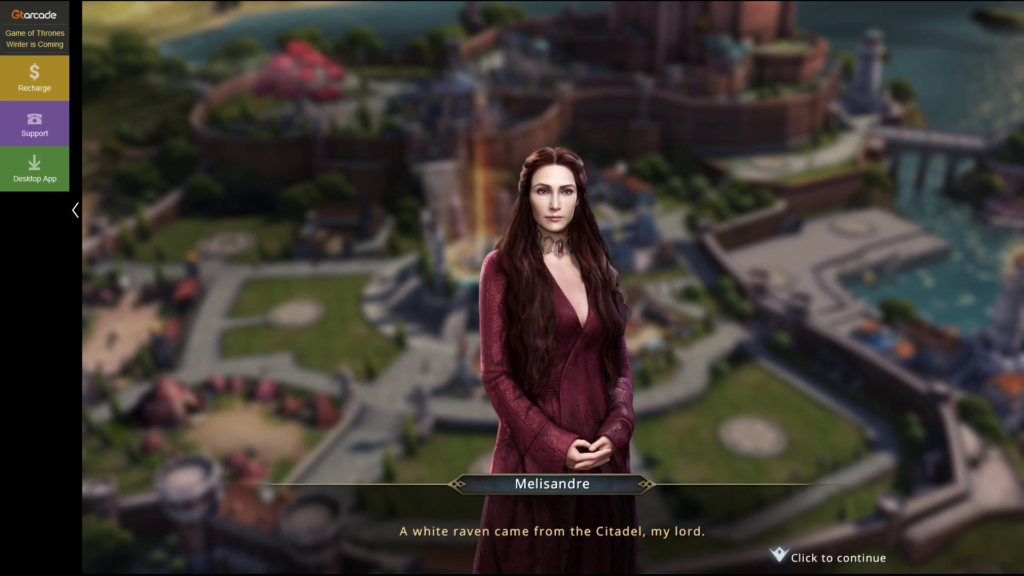Download the Desktop App
1024x576 pixels.
point(34,169)
